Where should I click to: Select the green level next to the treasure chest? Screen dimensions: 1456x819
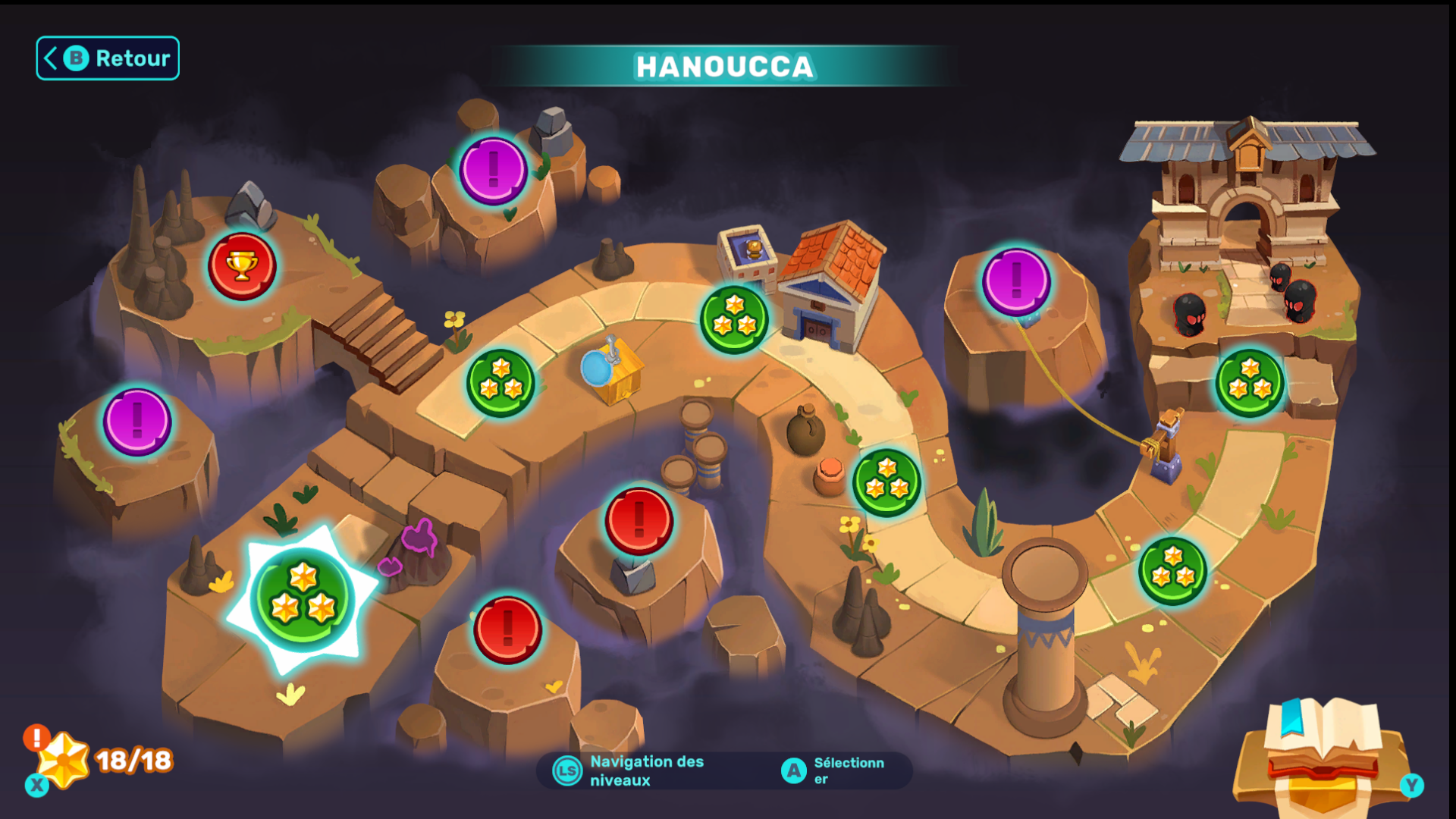500,383
